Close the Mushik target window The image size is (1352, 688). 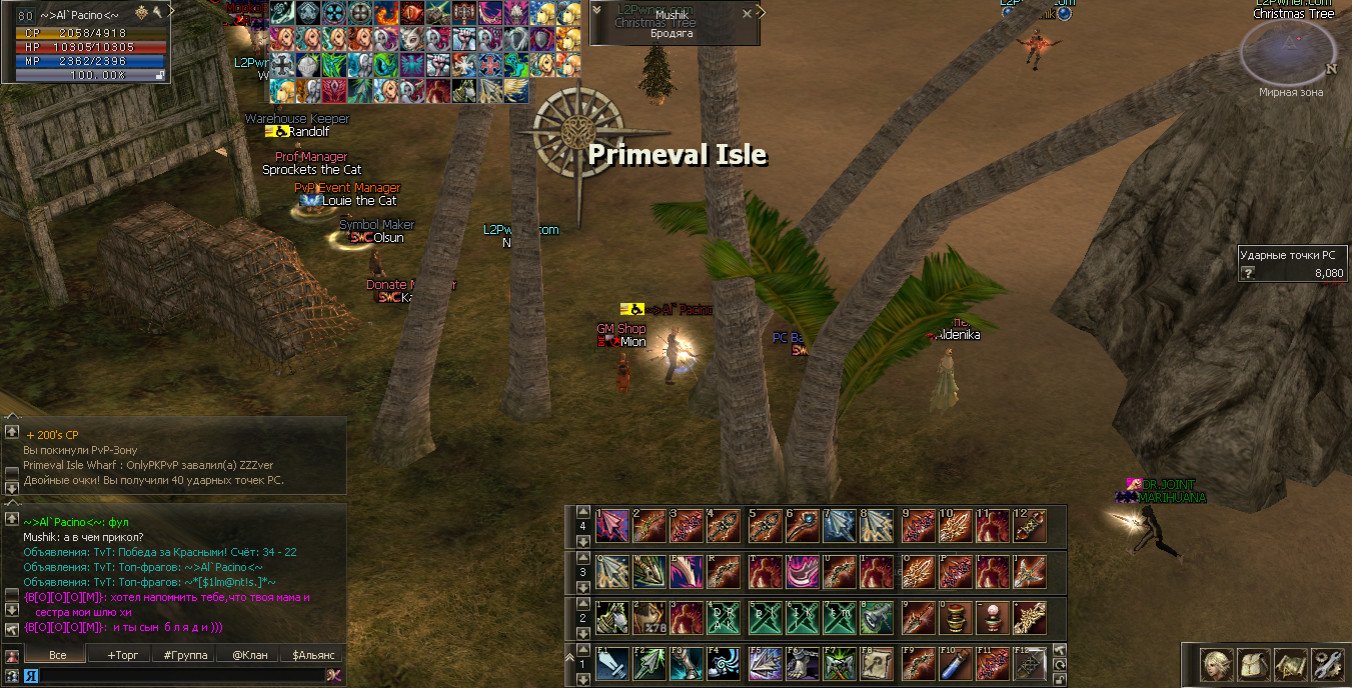(x=747, y=13)
